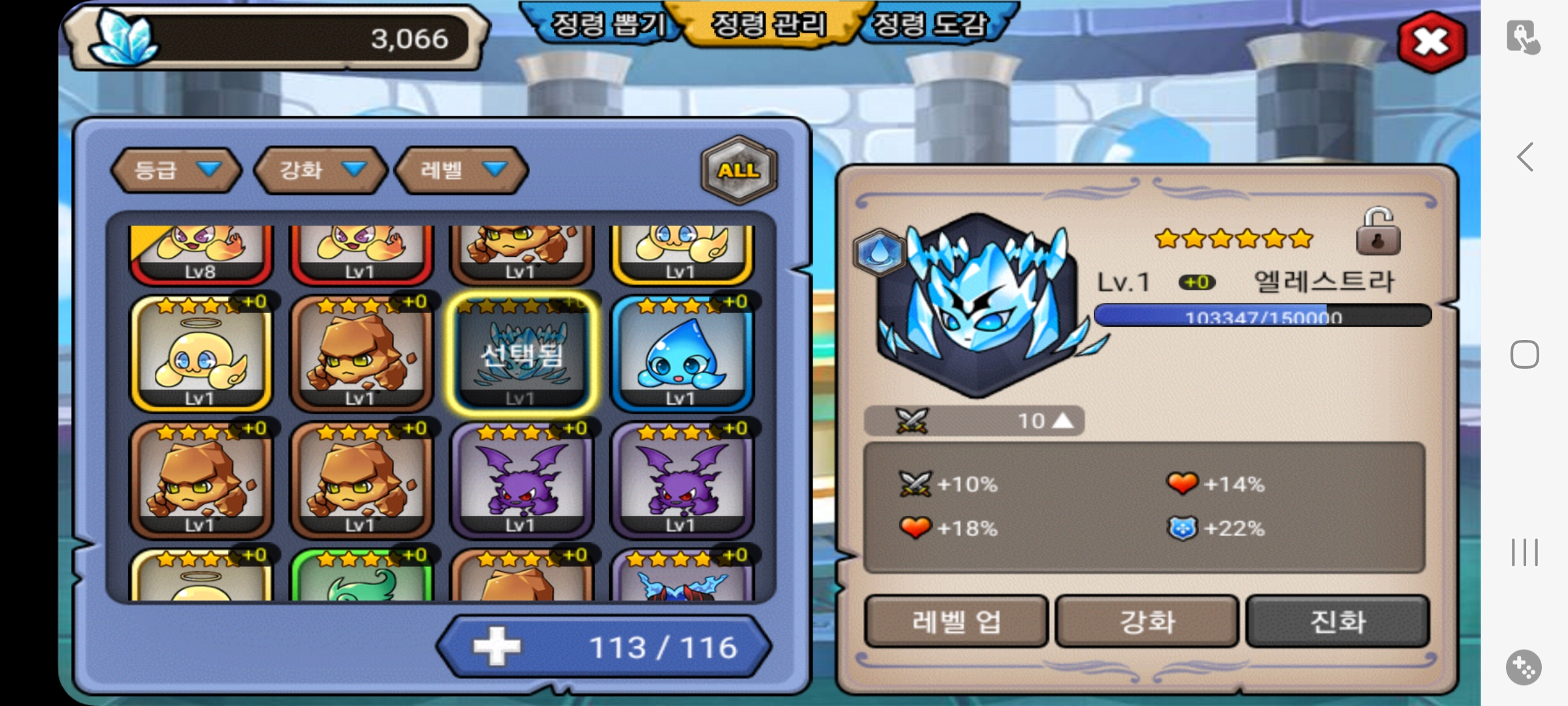Image resolution: width=1568 pixels, height=706 pixels.
Task: Switch to the 정령 뽑기 tab
Action: (606, 26)
